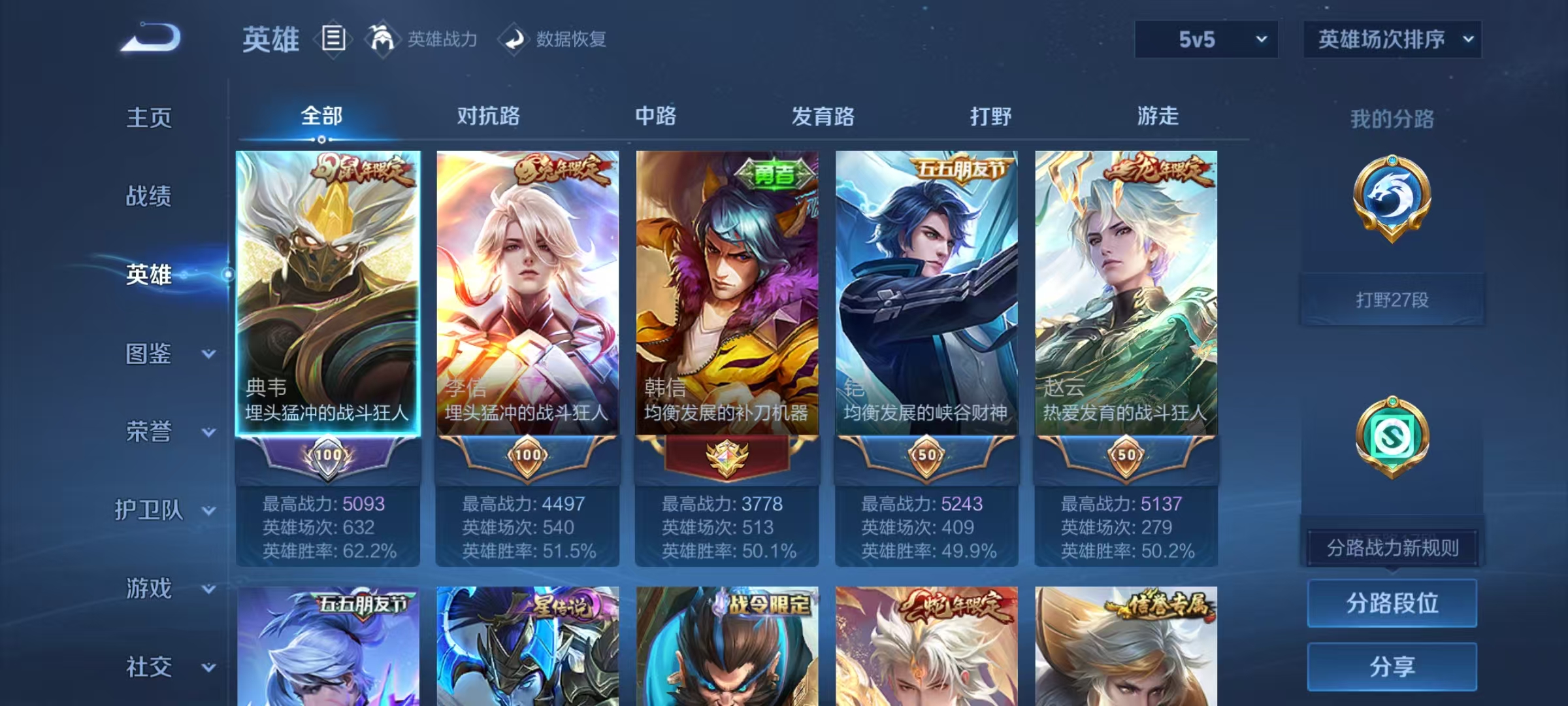Click the 分享 share button
The image size is (1568, 706).
pos(1392,667)
